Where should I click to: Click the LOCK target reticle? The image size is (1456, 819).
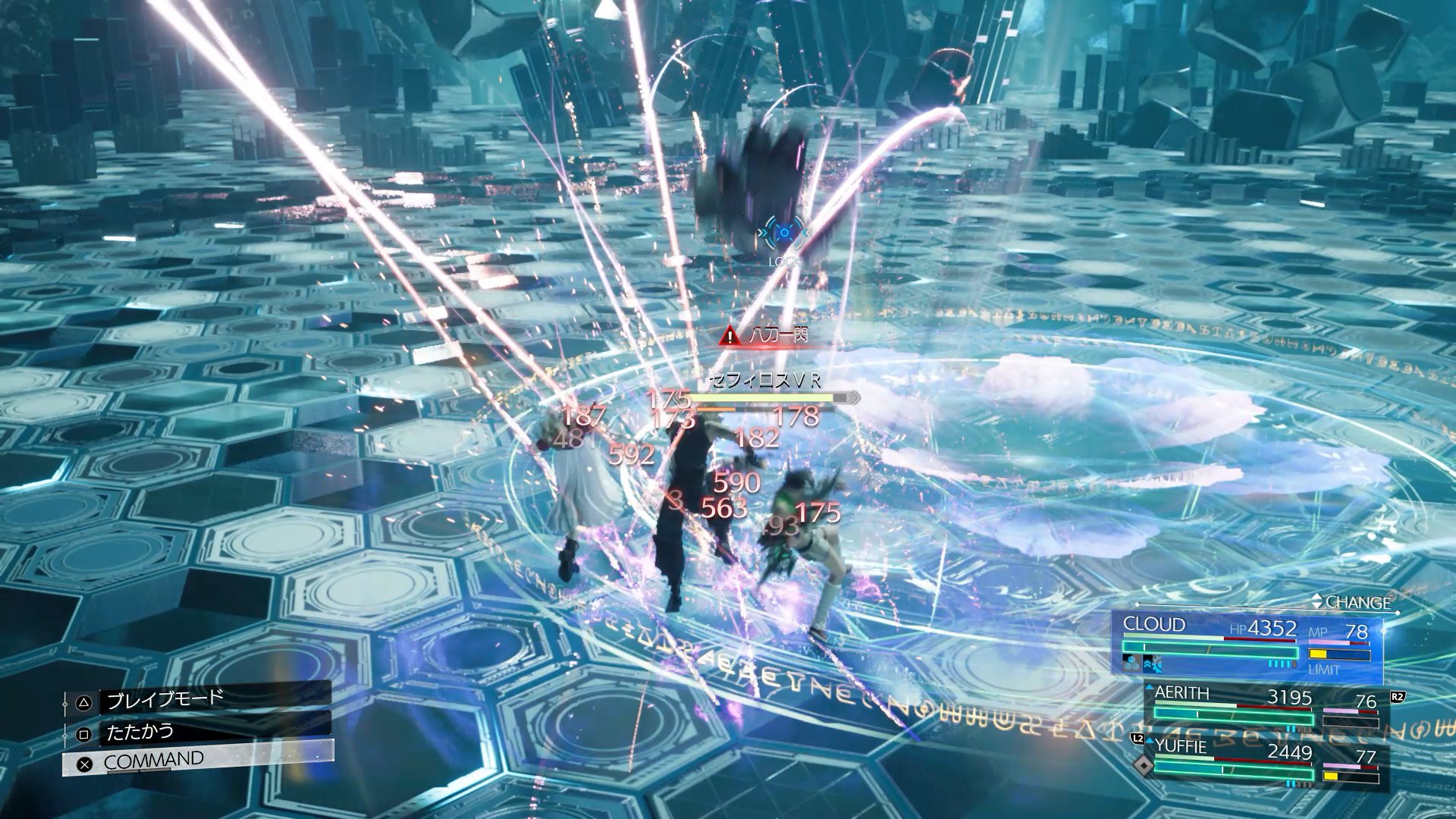pos(783,233)
